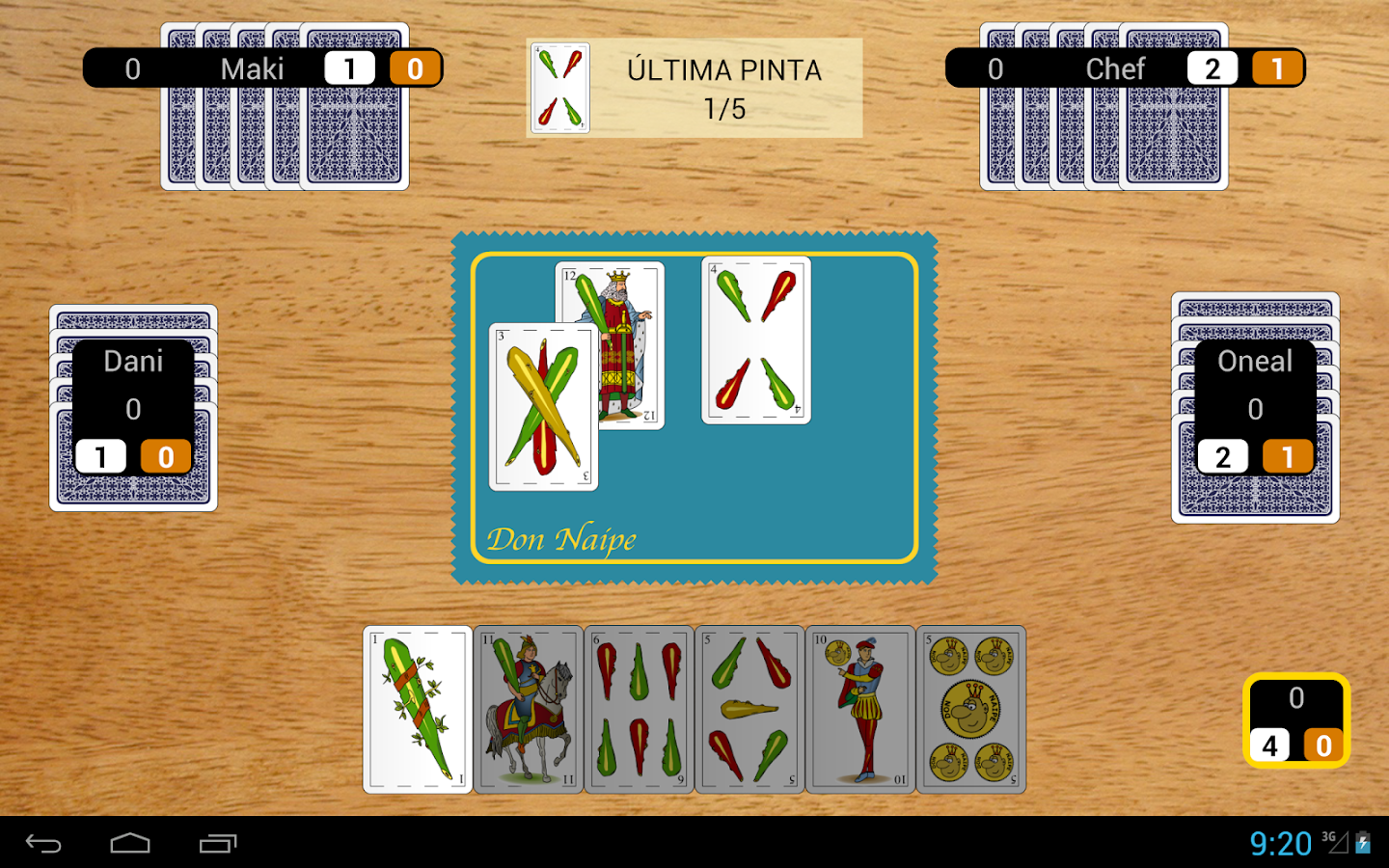The image size is (1389, 868).
Task: Select the knight of bastos card
Action: coord(529,710)
